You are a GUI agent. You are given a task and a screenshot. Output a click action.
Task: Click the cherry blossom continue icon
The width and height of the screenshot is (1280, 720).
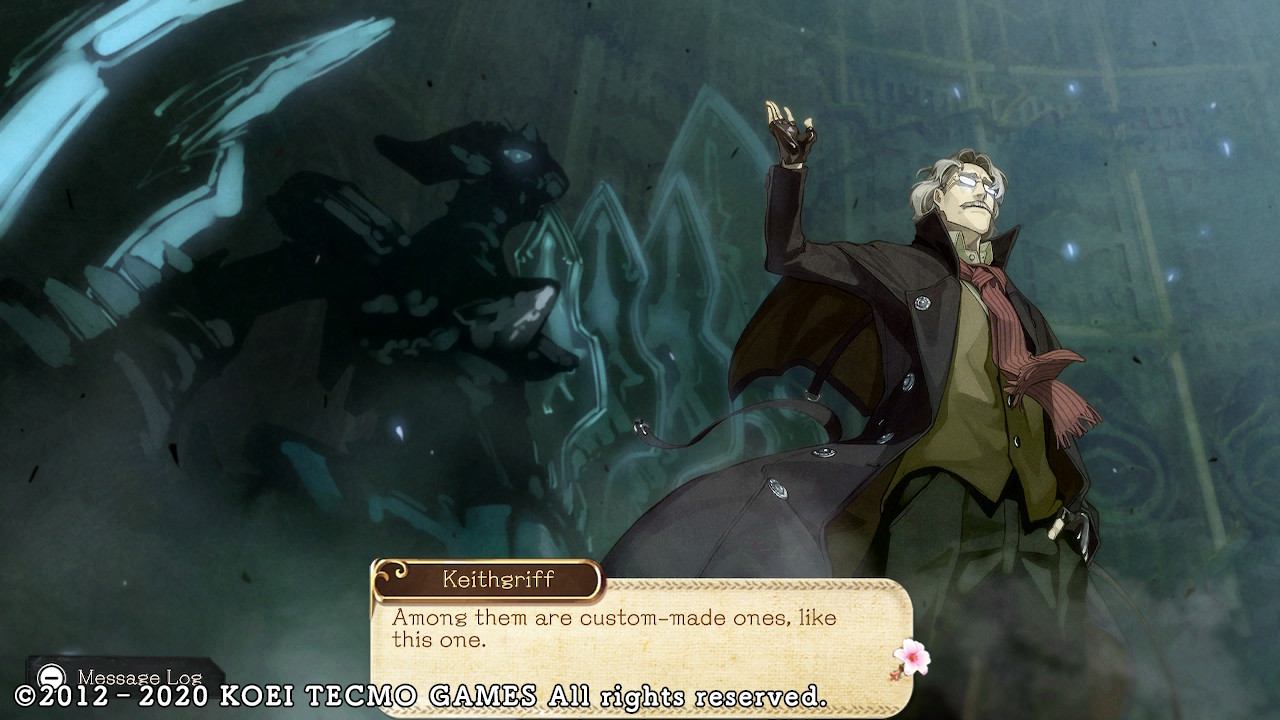pyautogui.click(x=910, y=658)
